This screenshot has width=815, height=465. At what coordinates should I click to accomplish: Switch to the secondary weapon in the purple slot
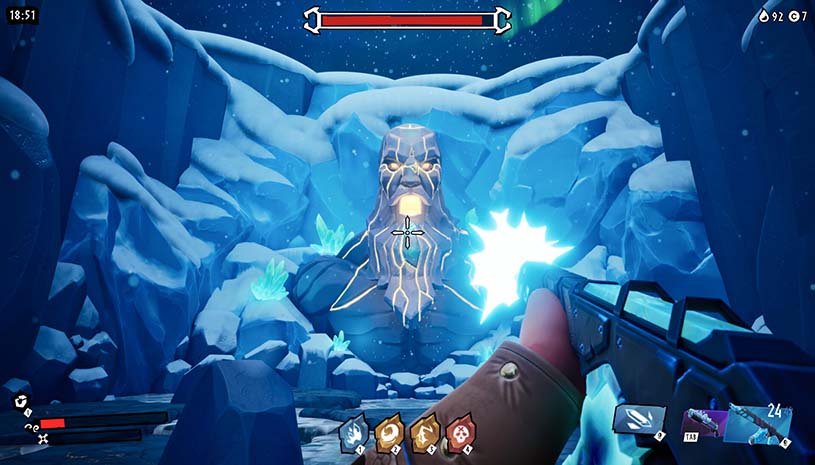click(701, 424)
